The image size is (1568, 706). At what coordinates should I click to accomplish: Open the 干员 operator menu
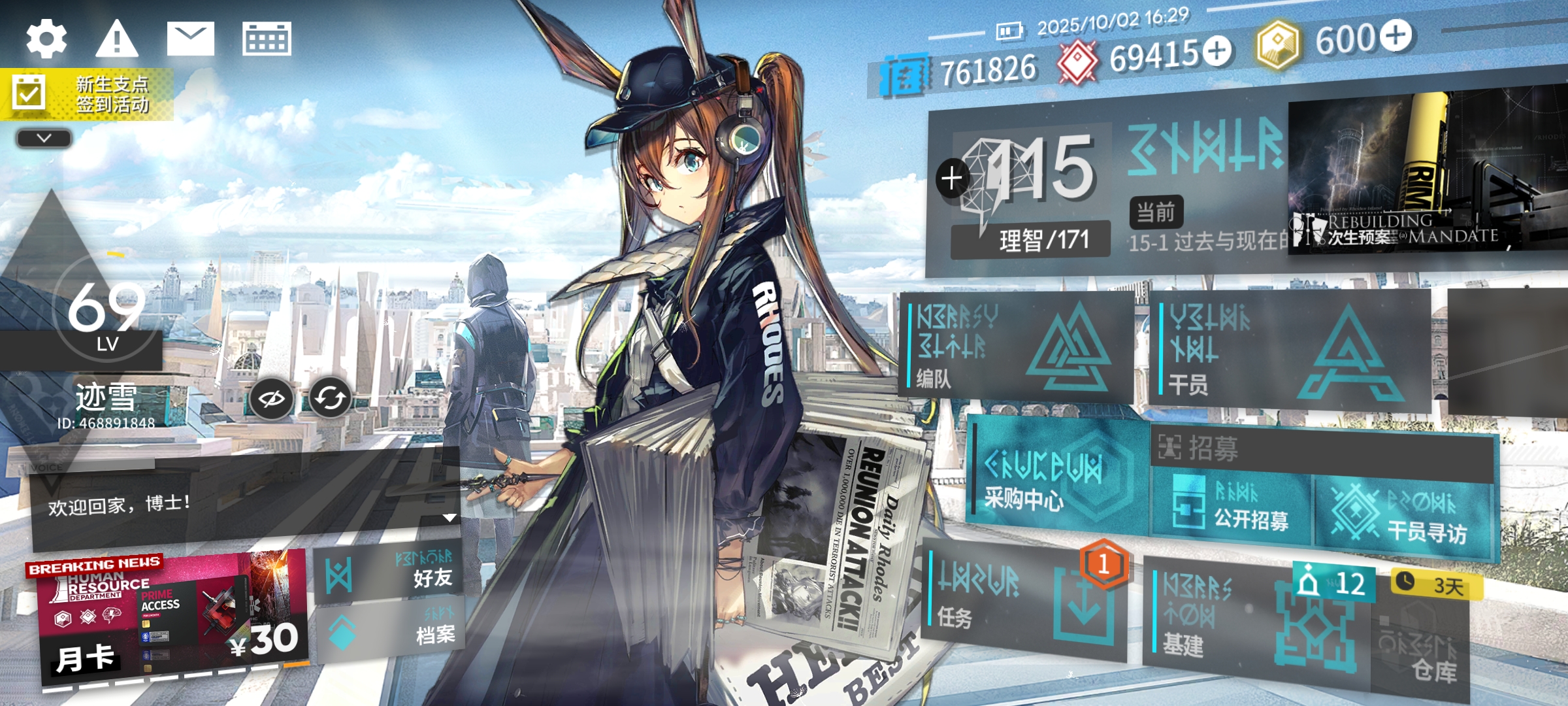coord(1287,351)
